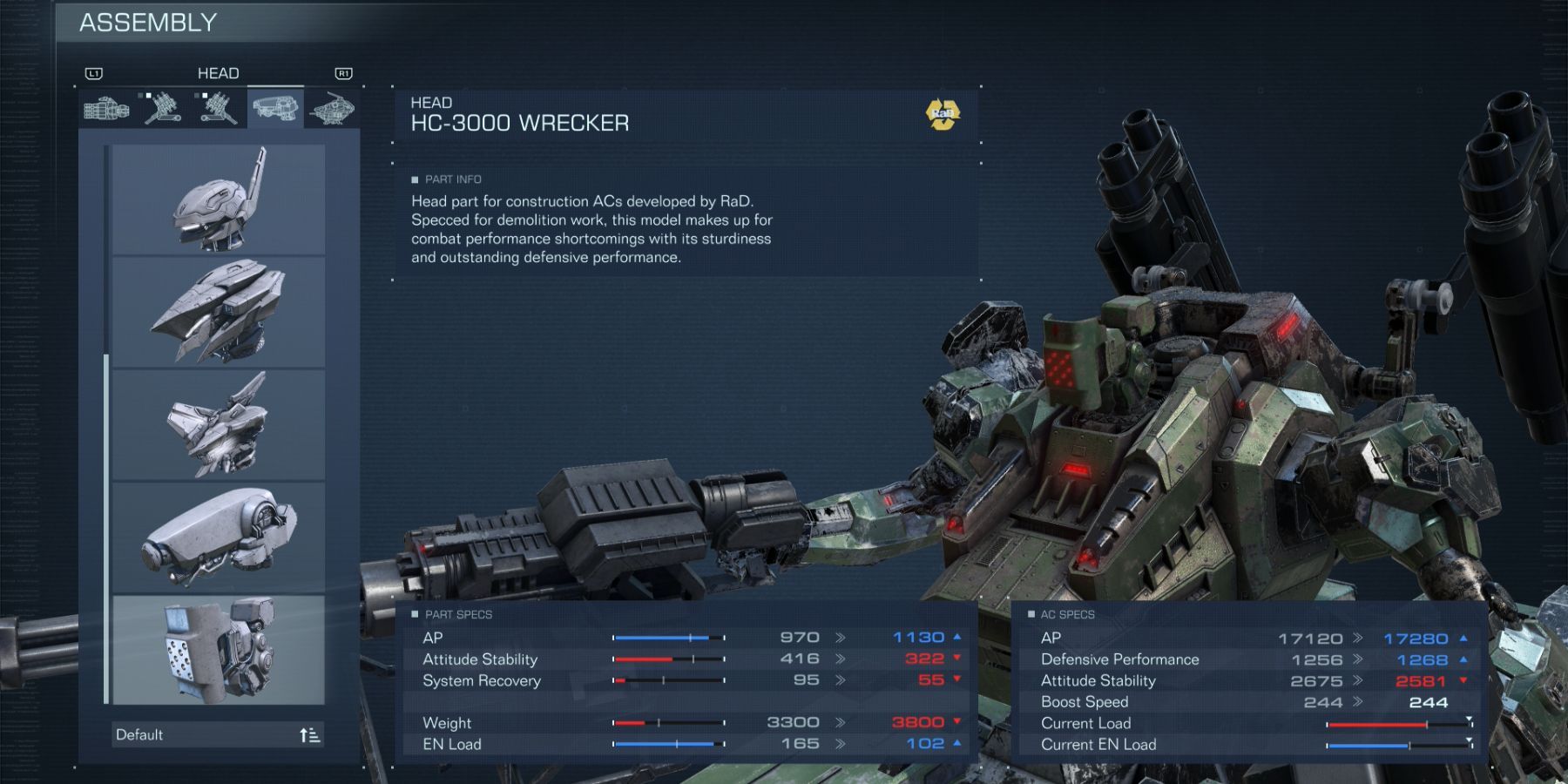This screenshot has width=1568, height=784.
Task: Open the second head category tab icon
Action: tap(162, 108)
